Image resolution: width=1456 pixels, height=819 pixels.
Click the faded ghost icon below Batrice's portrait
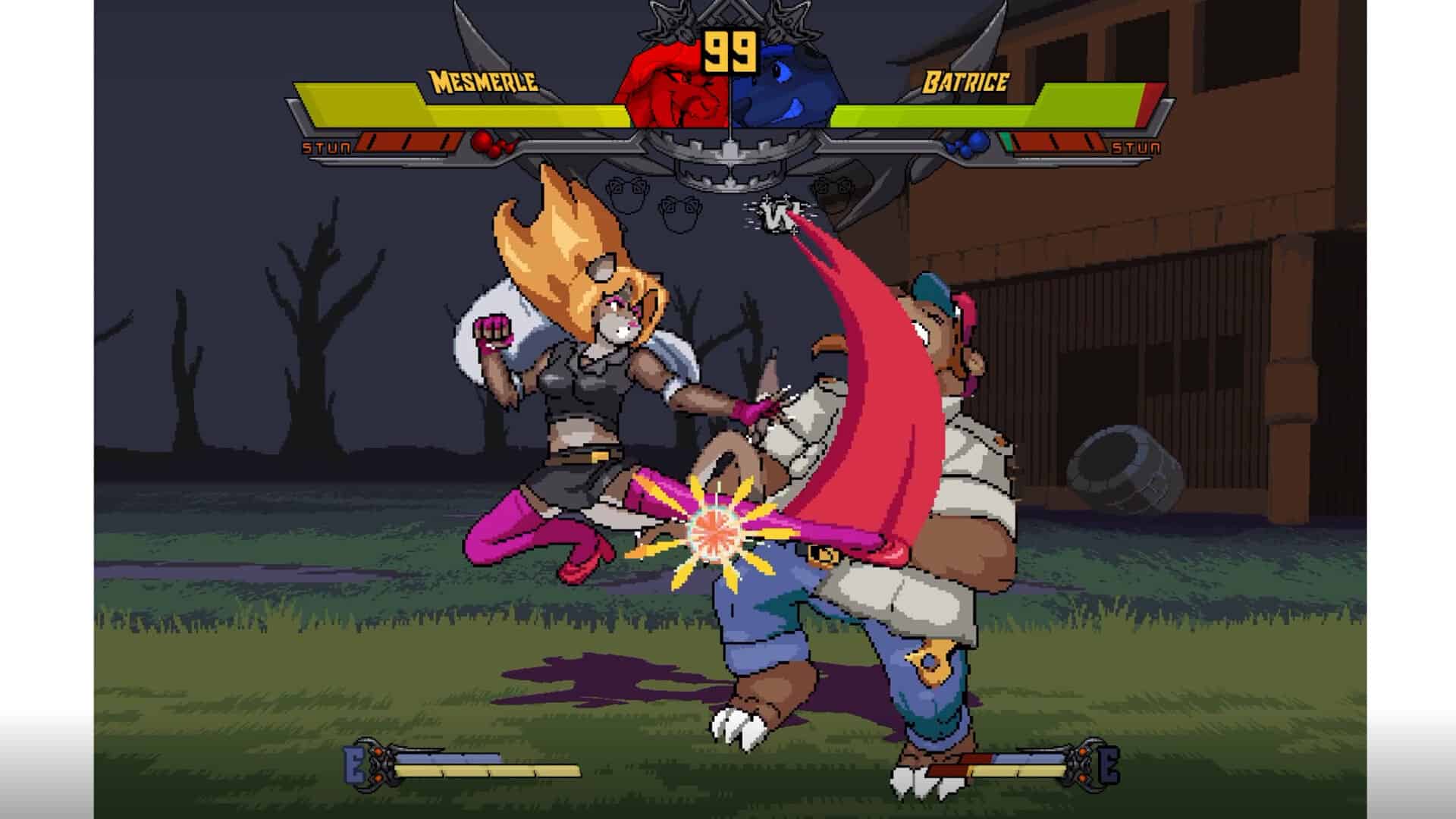tap(833, 190)
